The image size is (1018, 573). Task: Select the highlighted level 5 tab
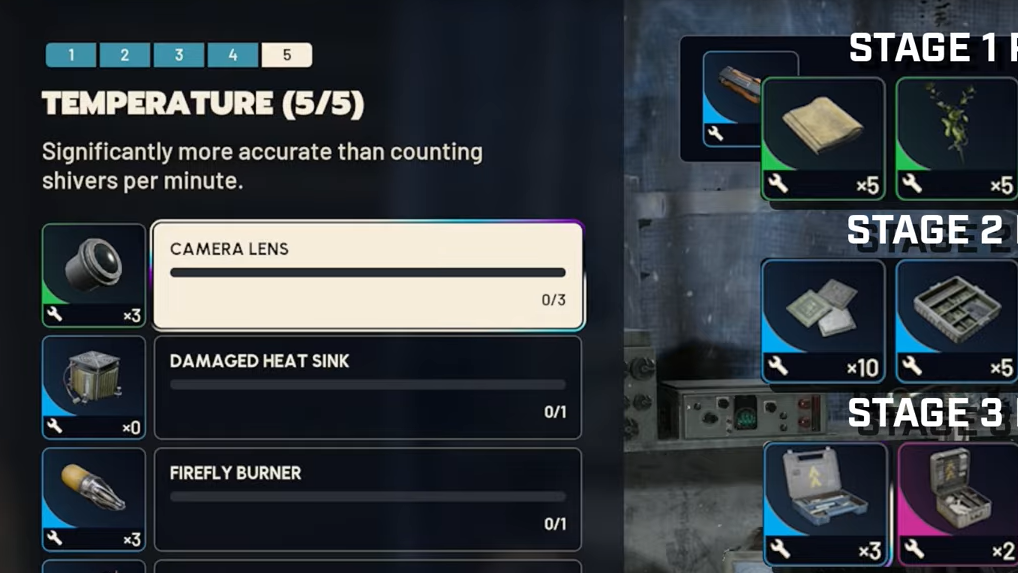[287, 55]
